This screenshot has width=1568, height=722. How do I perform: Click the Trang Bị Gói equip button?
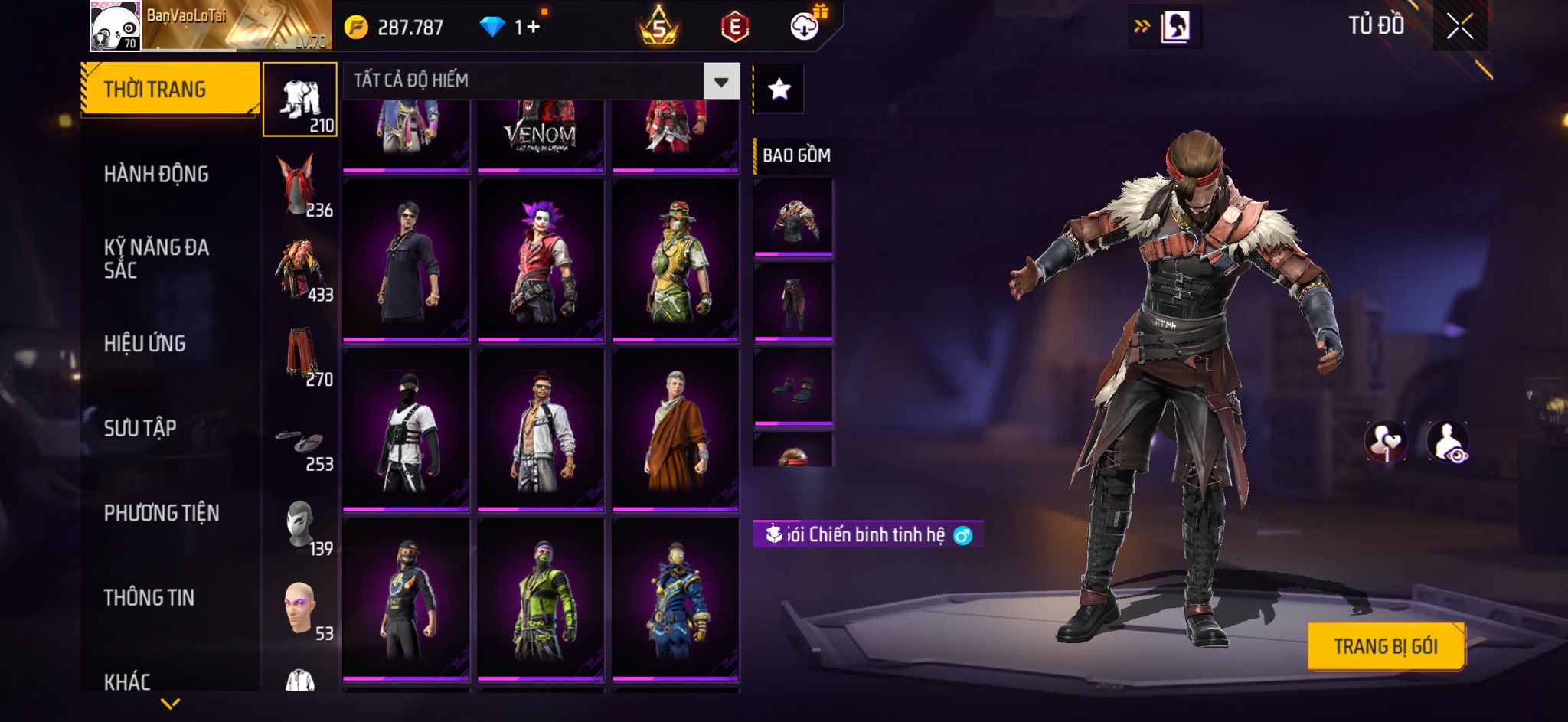(x=1386, y=647)
